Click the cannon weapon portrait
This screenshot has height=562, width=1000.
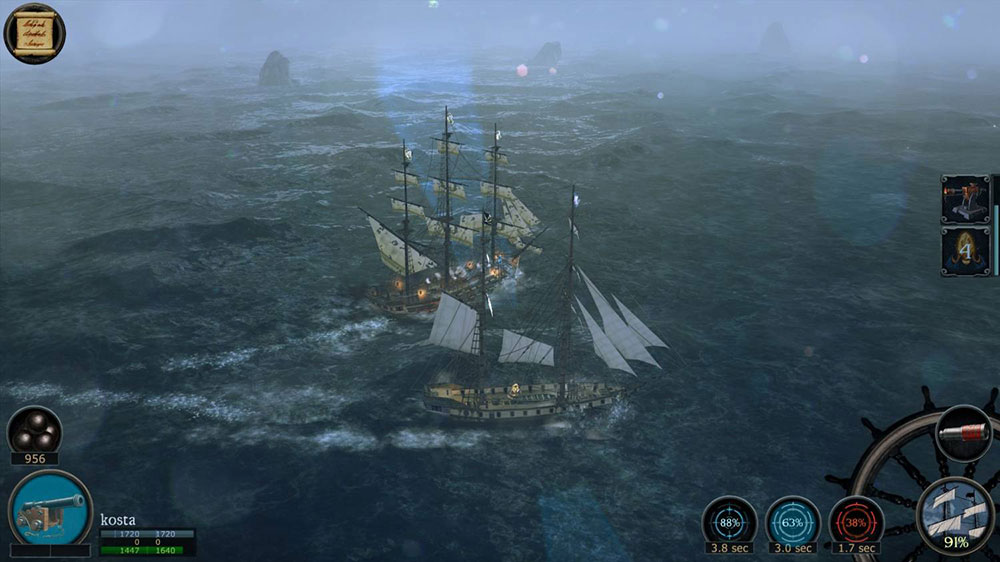pyautogui.click(x=50, y=509)
